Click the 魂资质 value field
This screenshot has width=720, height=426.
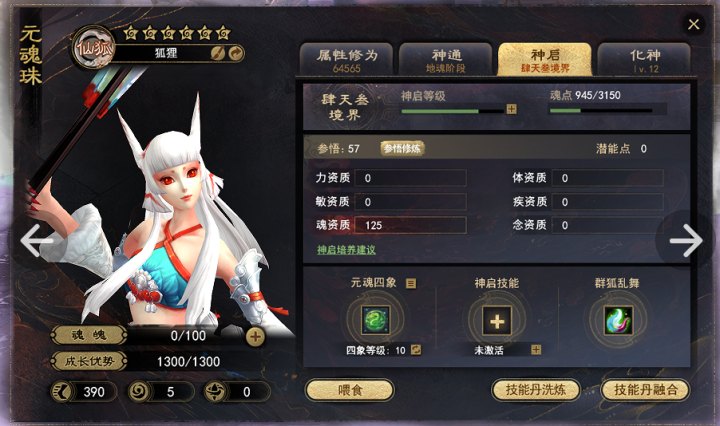410,225
